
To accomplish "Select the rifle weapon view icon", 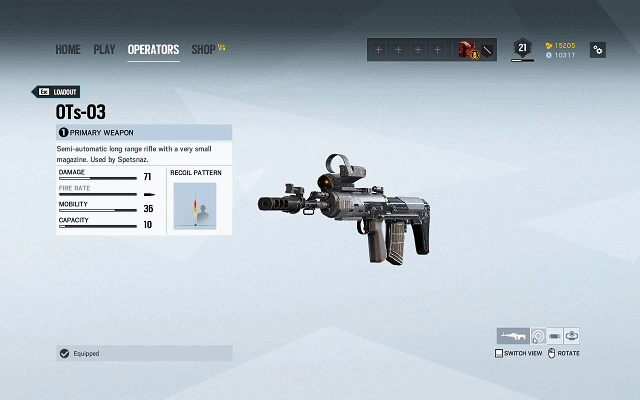I will click(512, 336).
